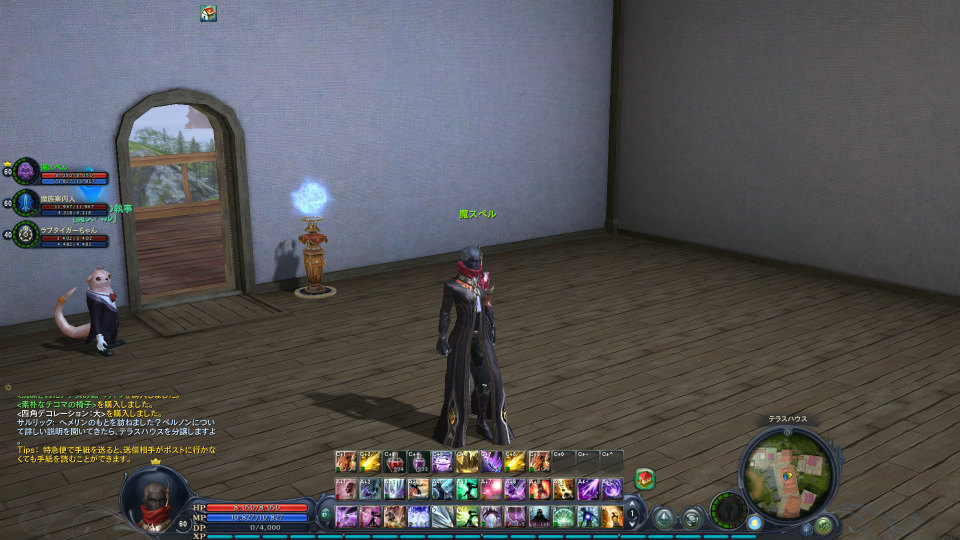Select the blue sword party portrait
The height and width of the screenshot is (540, 960).
(x=27, y=203)
